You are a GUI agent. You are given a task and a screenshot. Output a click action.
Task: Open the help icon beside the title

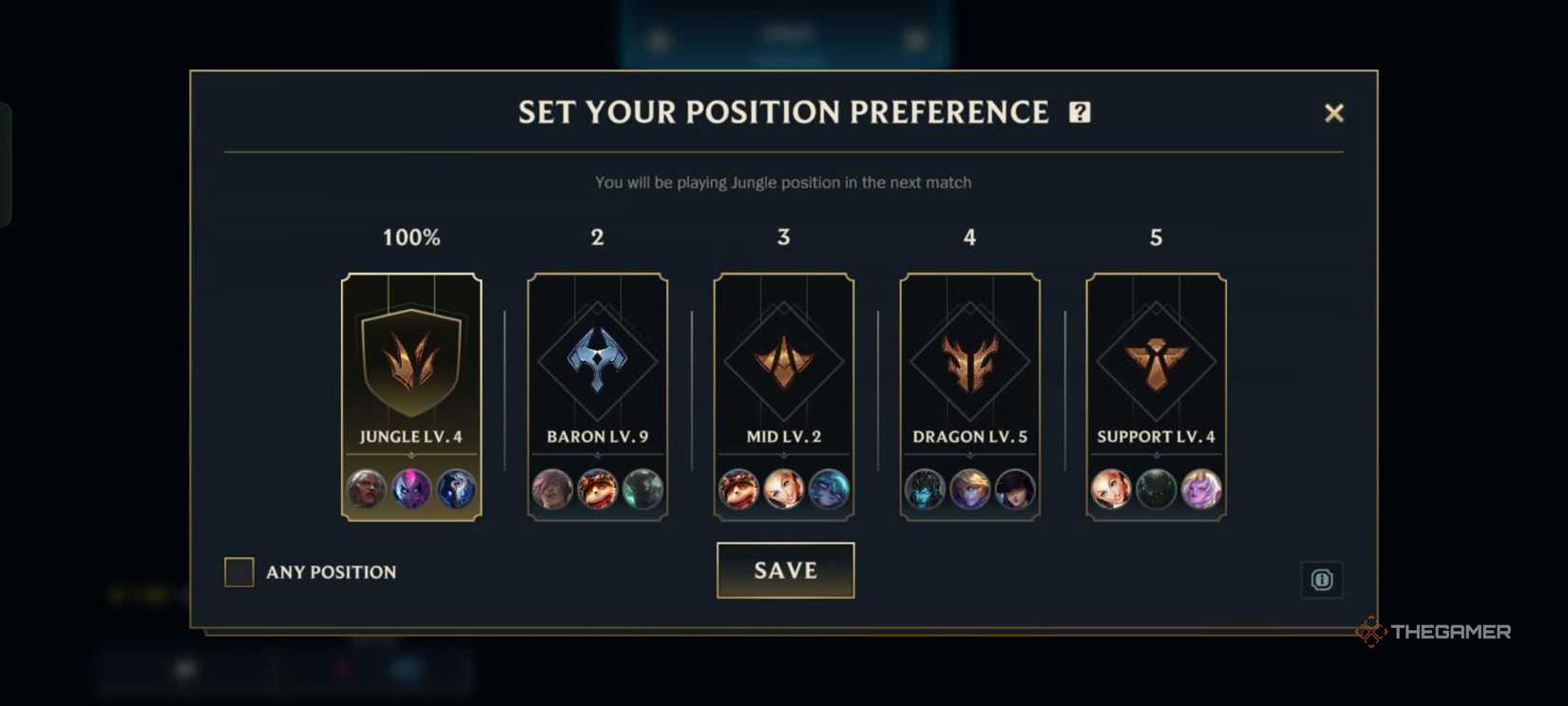(x=1079, y=112)
